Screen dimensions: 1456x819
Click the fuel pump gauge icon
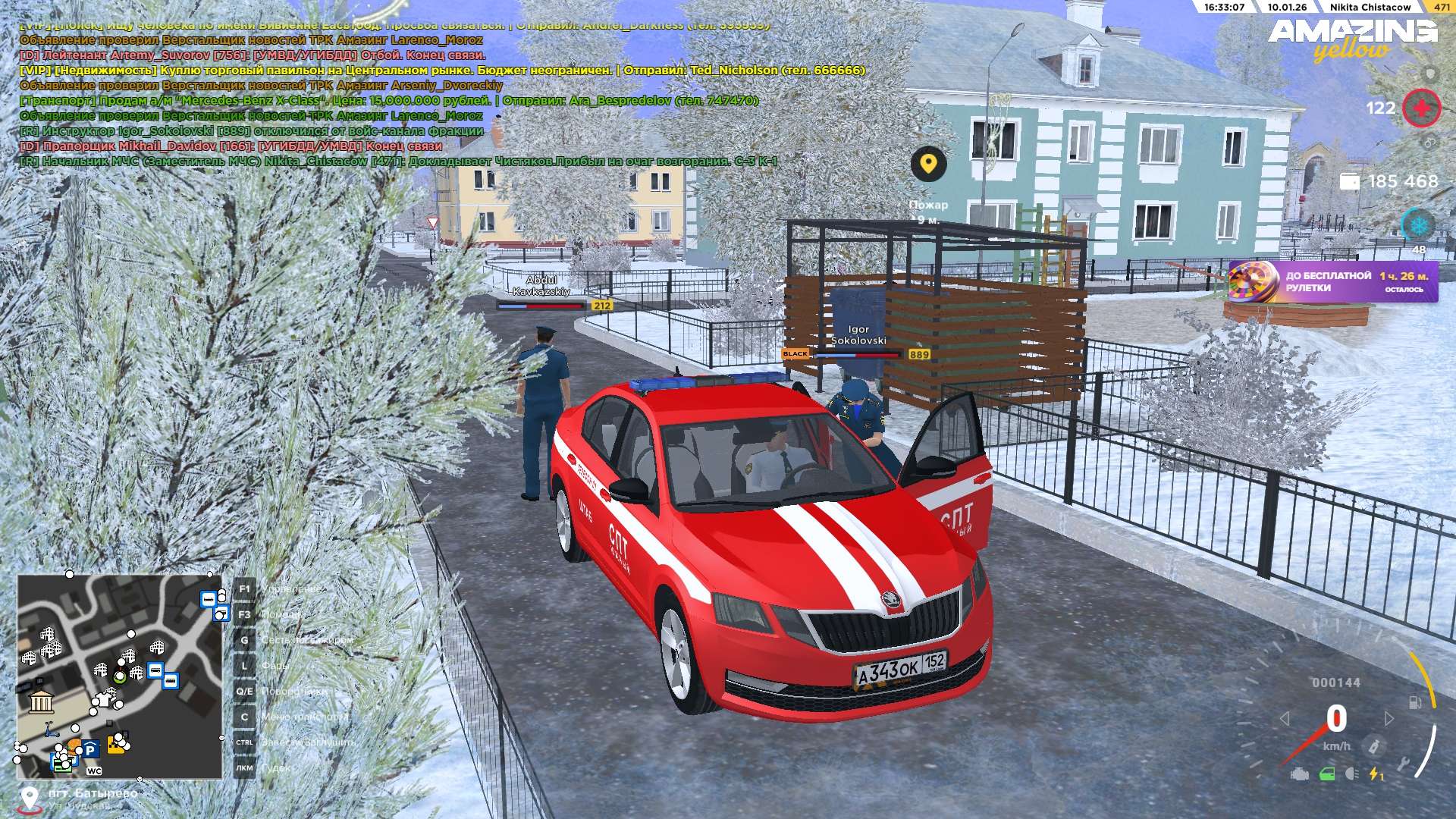(1415, 702)
